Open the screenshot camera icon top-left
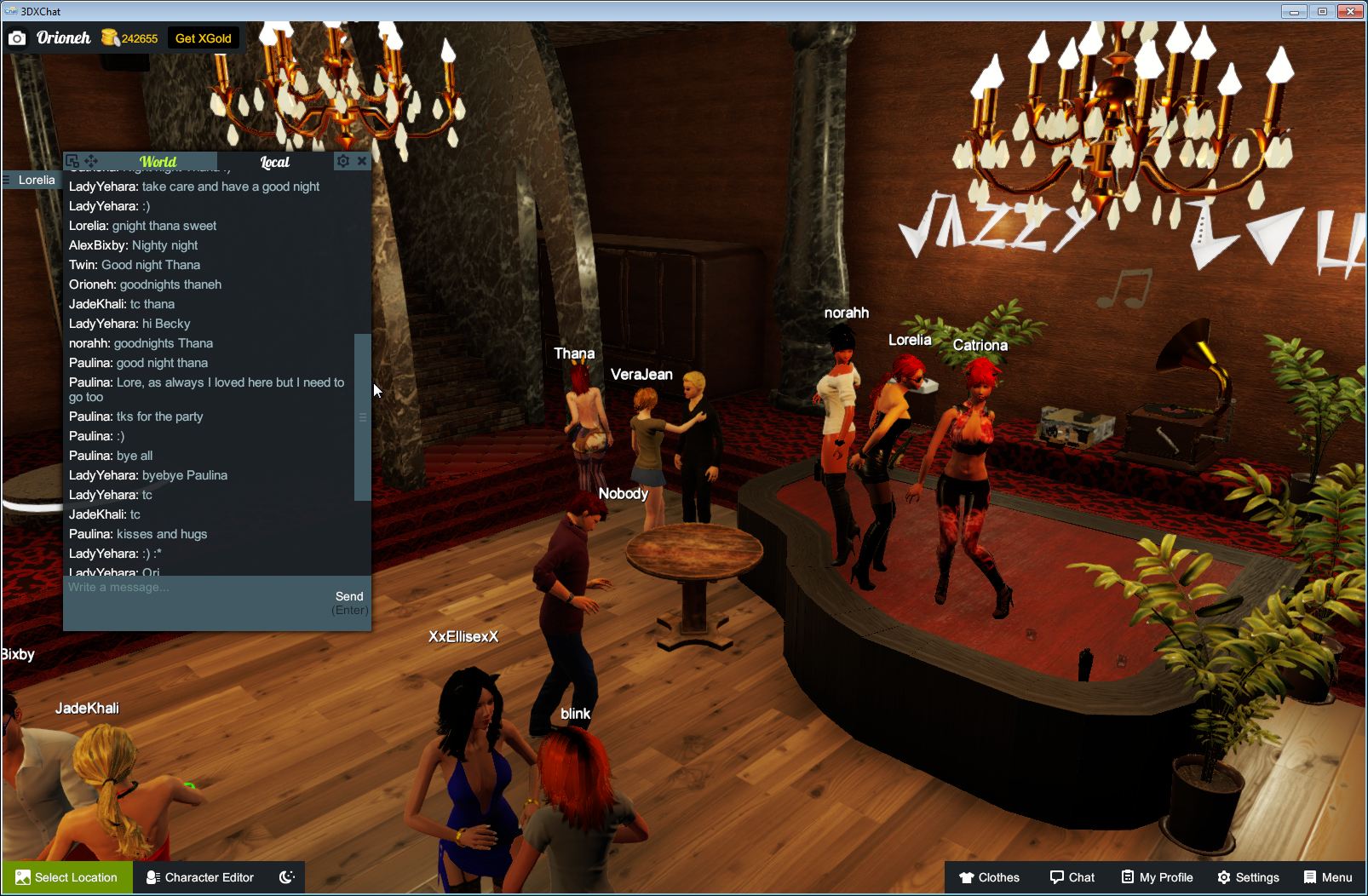The image size is (1368, 896). [18, 37]
